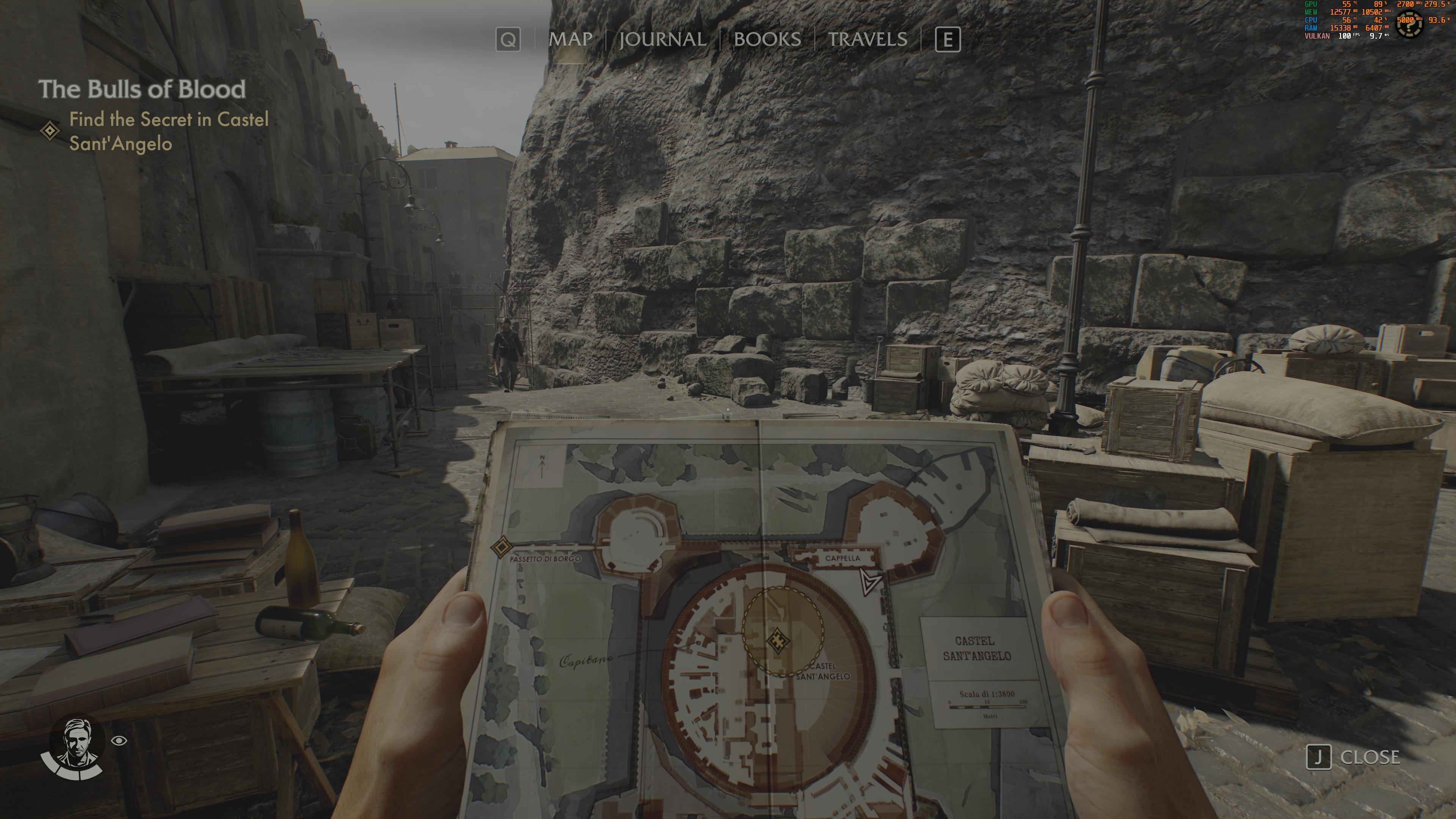1456x819 pixels.
Task: Click the Indiana Jones portrait icon
Action: [x=76, y=743]
